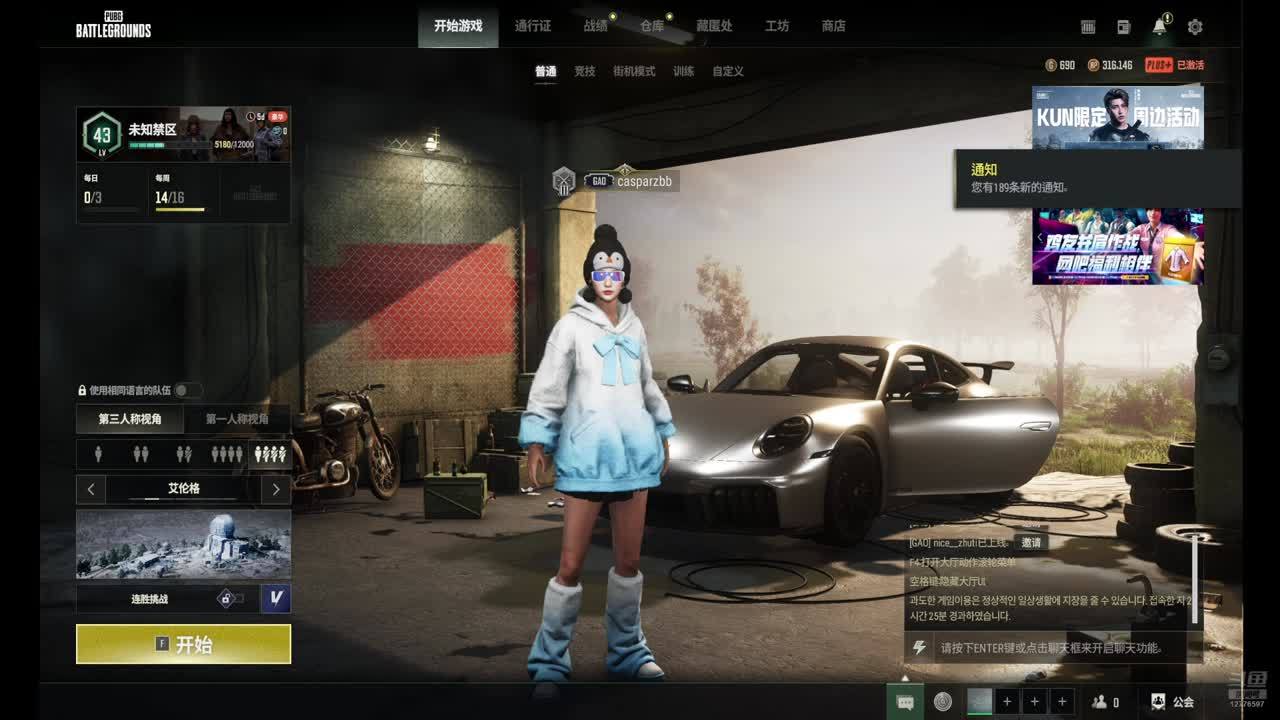Open the 公会 clan button
The image size is (1280, 720).
1173,702
